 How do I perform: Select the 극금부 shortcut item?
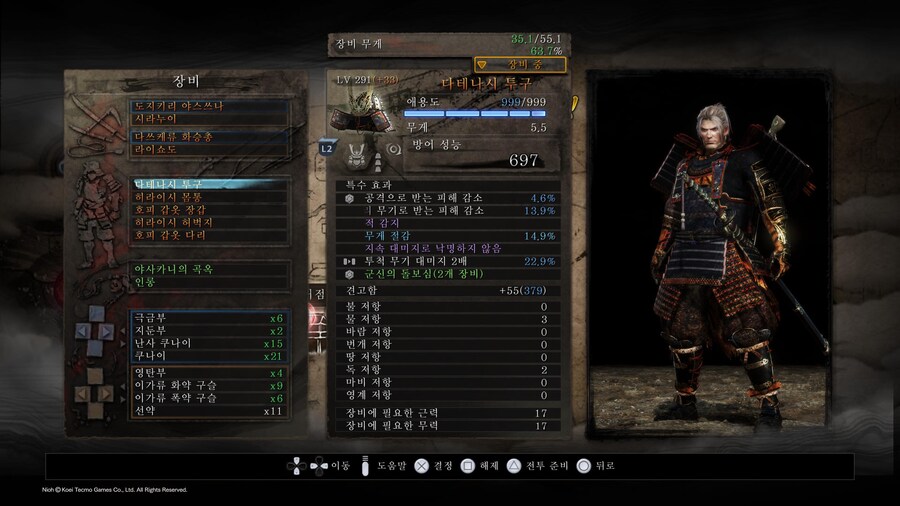209,318
